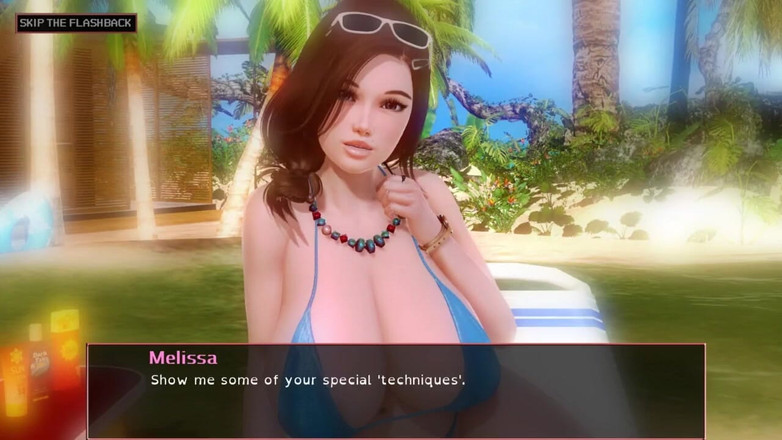Advance Melissa's dialogue box
782x440 pixels.
(396, 390)
